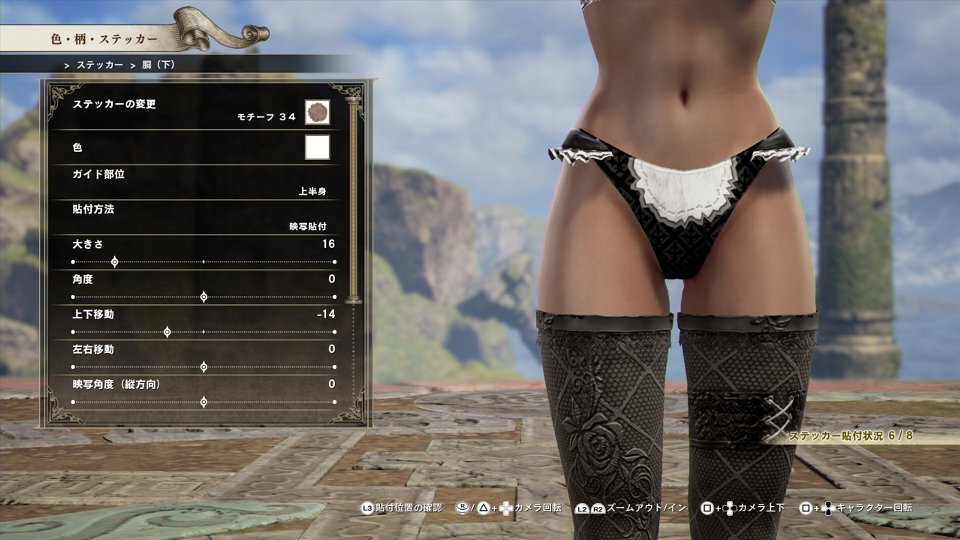This screenshot has width=960, height=540.
Task: Click the menu panel's vertical scrollbar
Action: 352,200
